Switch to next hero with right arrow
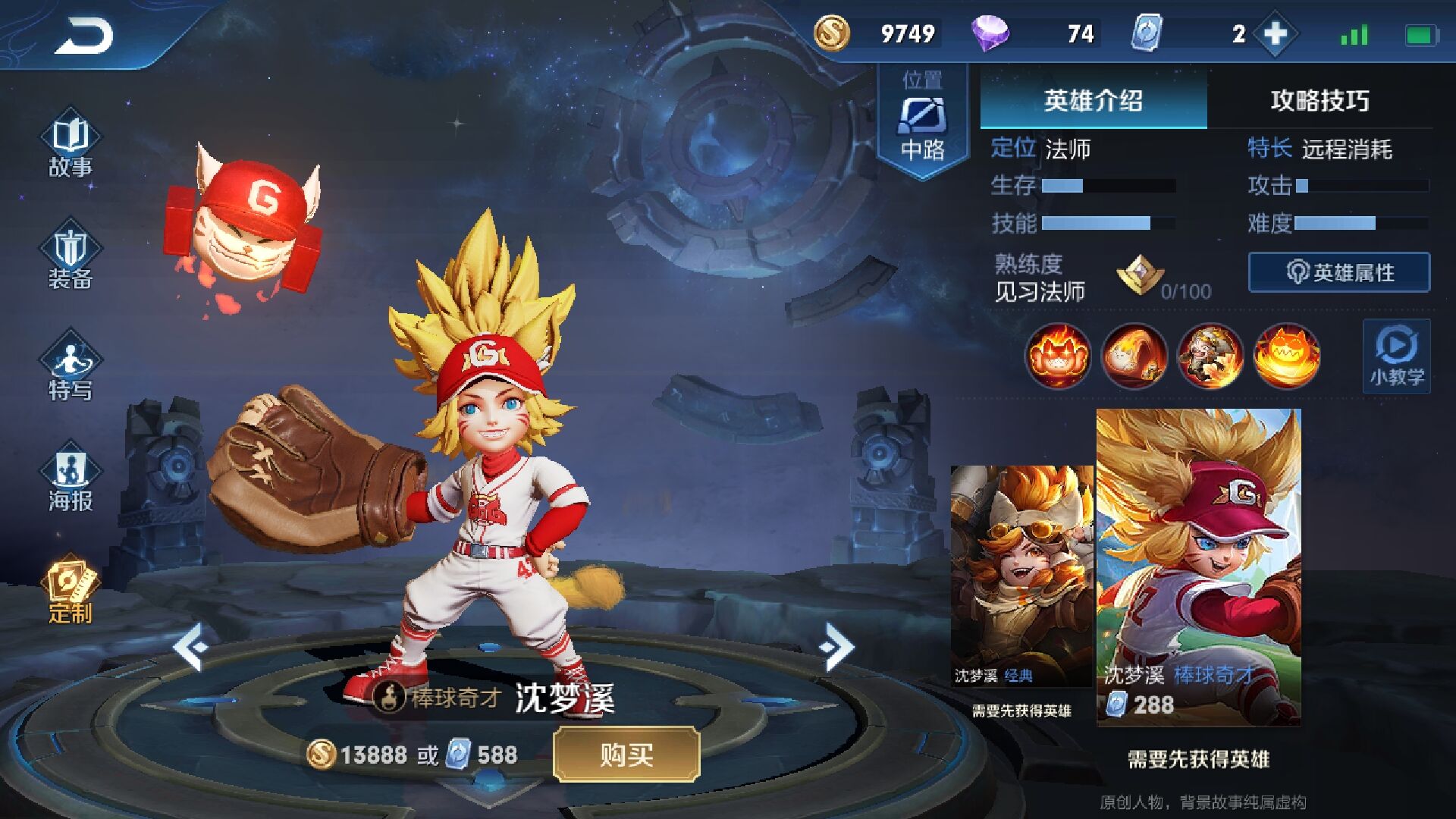The width and height of the screenshot is (1456, 819). coord(836,647)
